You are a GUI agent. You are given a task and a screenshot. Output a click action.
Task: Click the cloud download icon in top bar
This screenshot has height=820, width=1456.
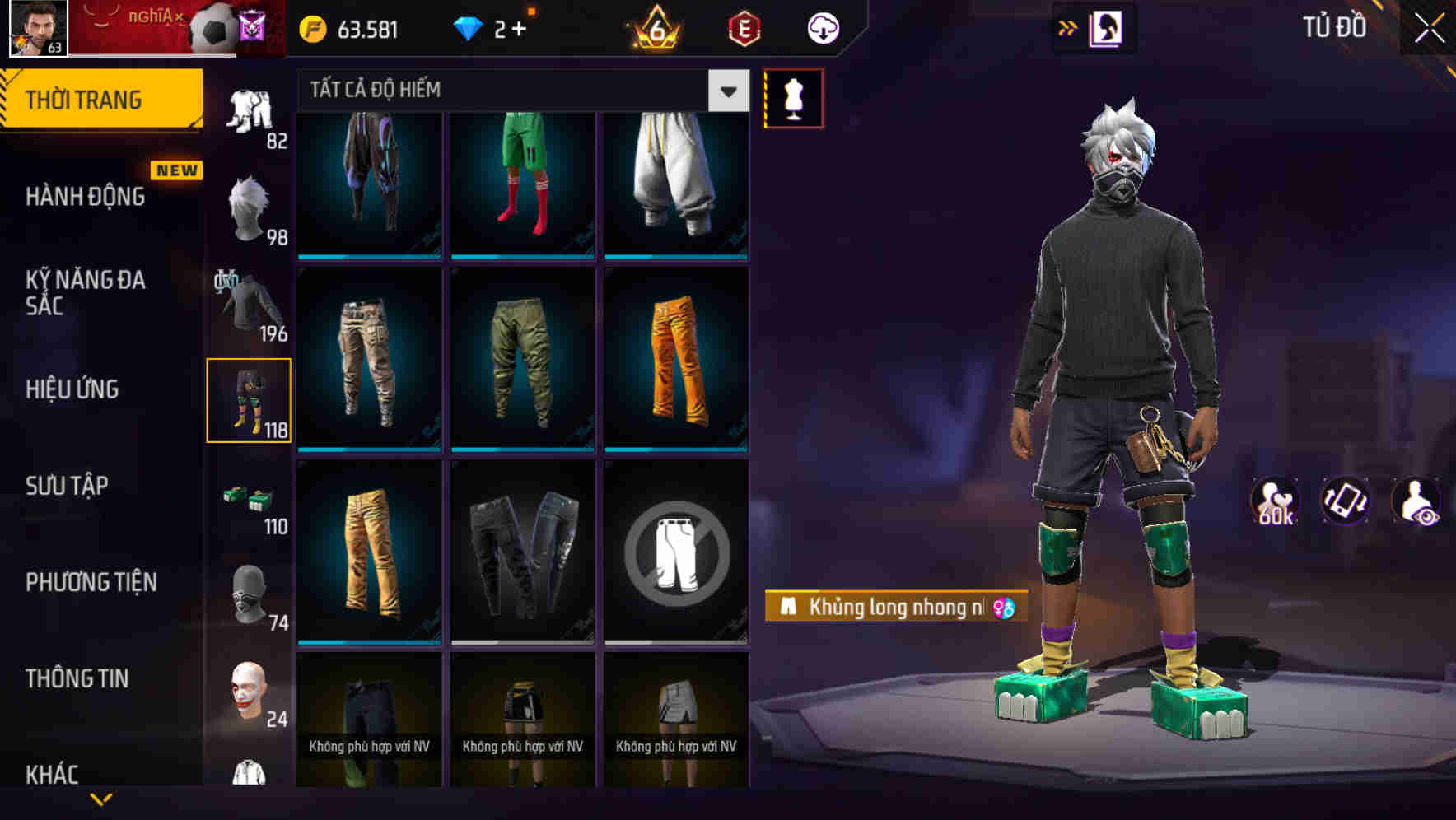(822, 27)
